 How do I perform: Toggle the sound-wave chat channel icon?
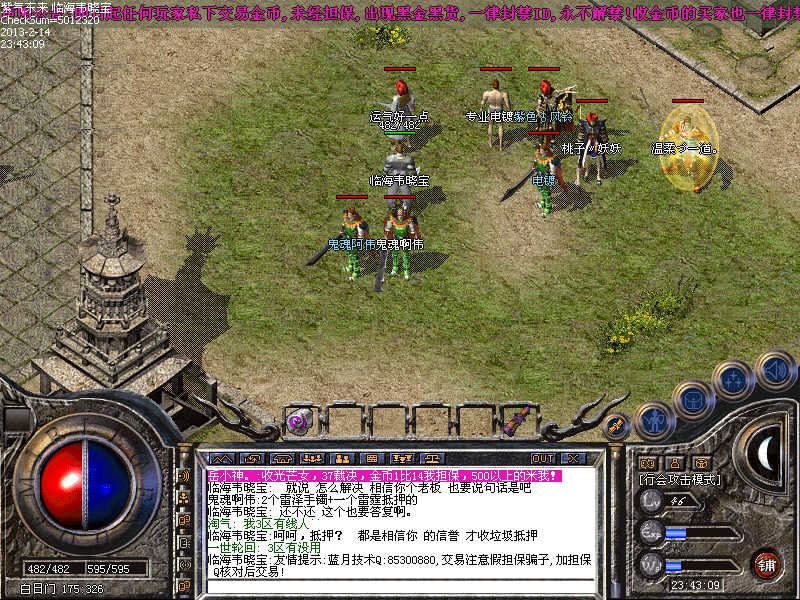point(184,476)
